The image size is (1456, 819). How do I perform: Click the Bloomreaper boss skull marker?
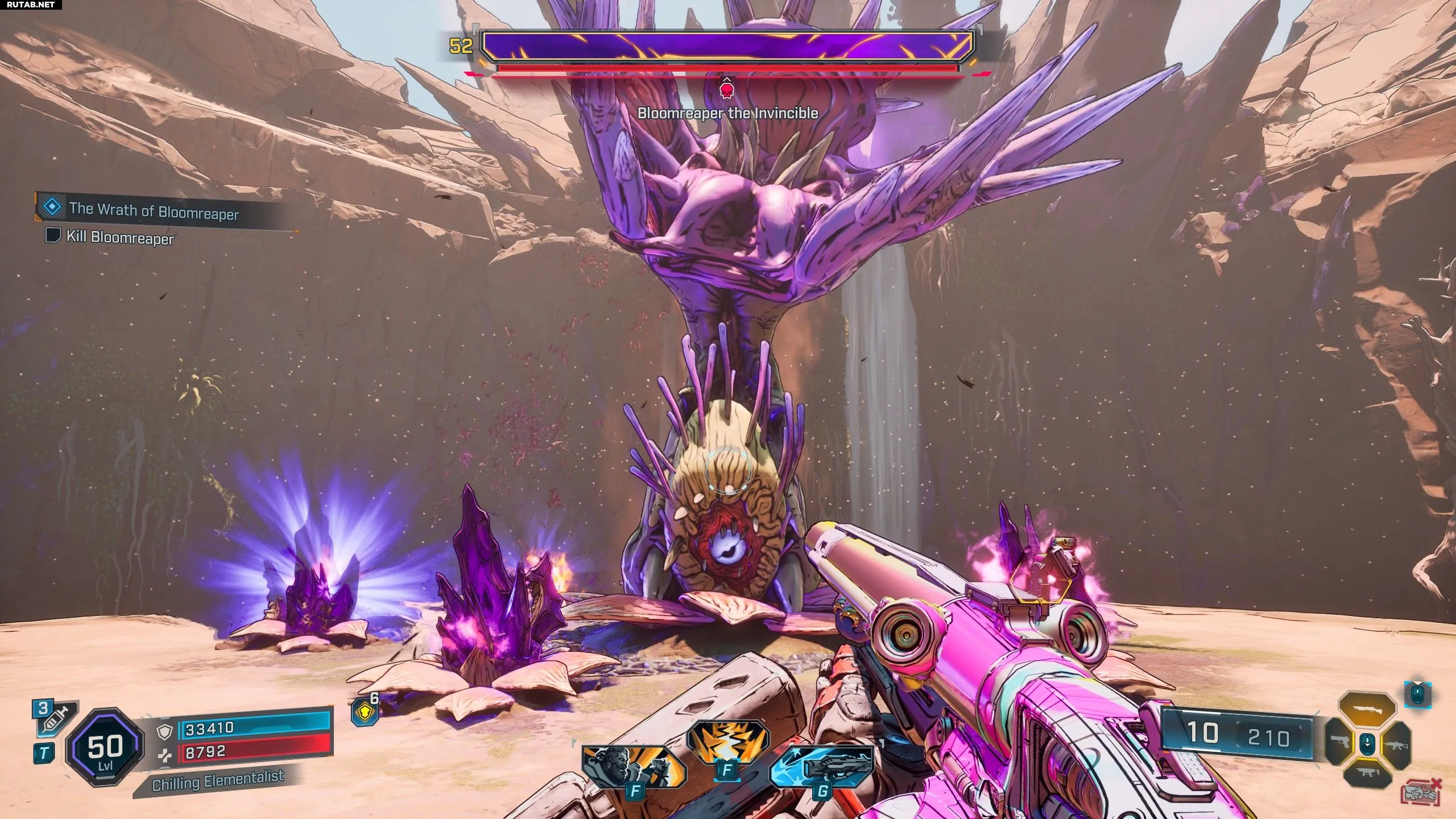(x=726, y=90)
